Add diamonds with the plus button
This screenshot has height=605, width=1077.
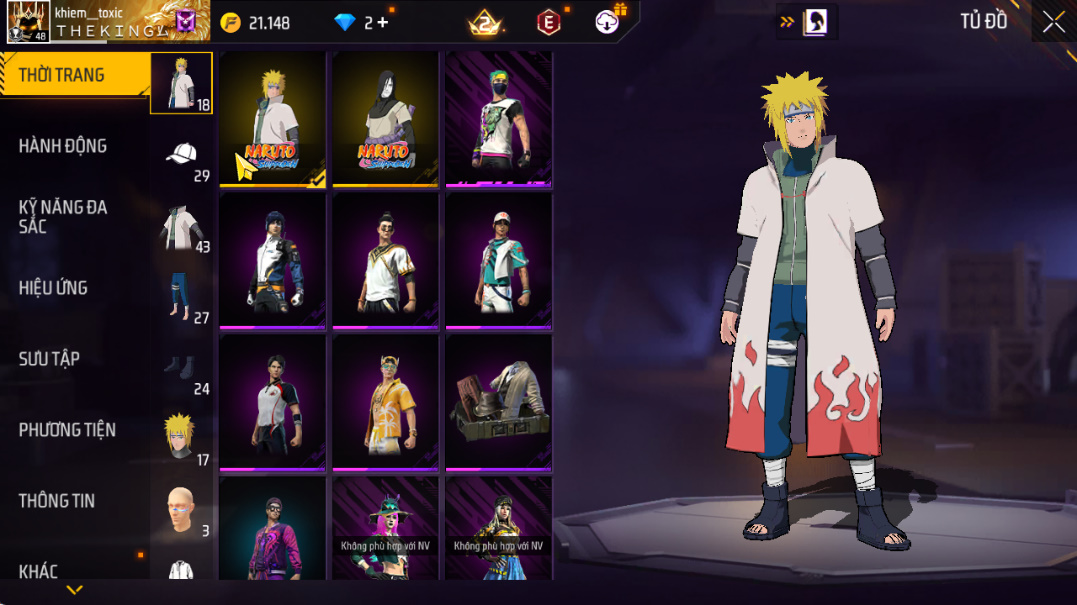(382, 22)
